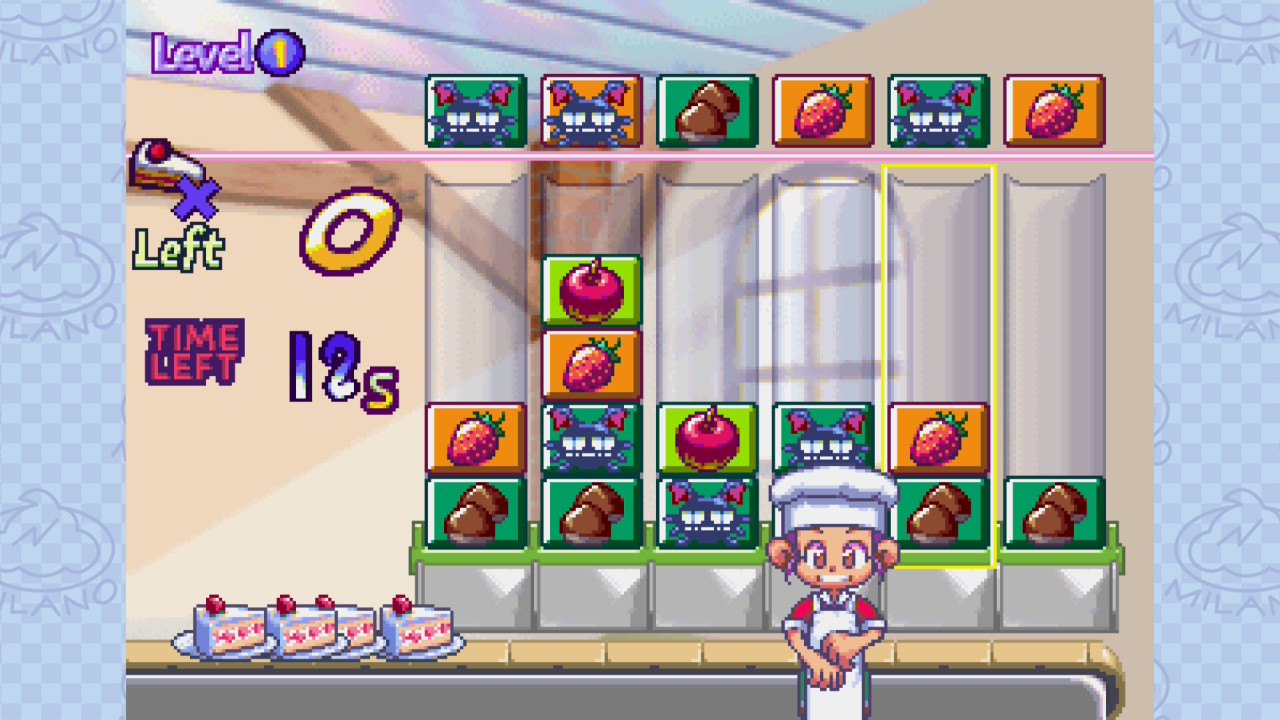Select the orange-background bug tile in the queue
This screenshot has width=1280, height=720.
591,111
